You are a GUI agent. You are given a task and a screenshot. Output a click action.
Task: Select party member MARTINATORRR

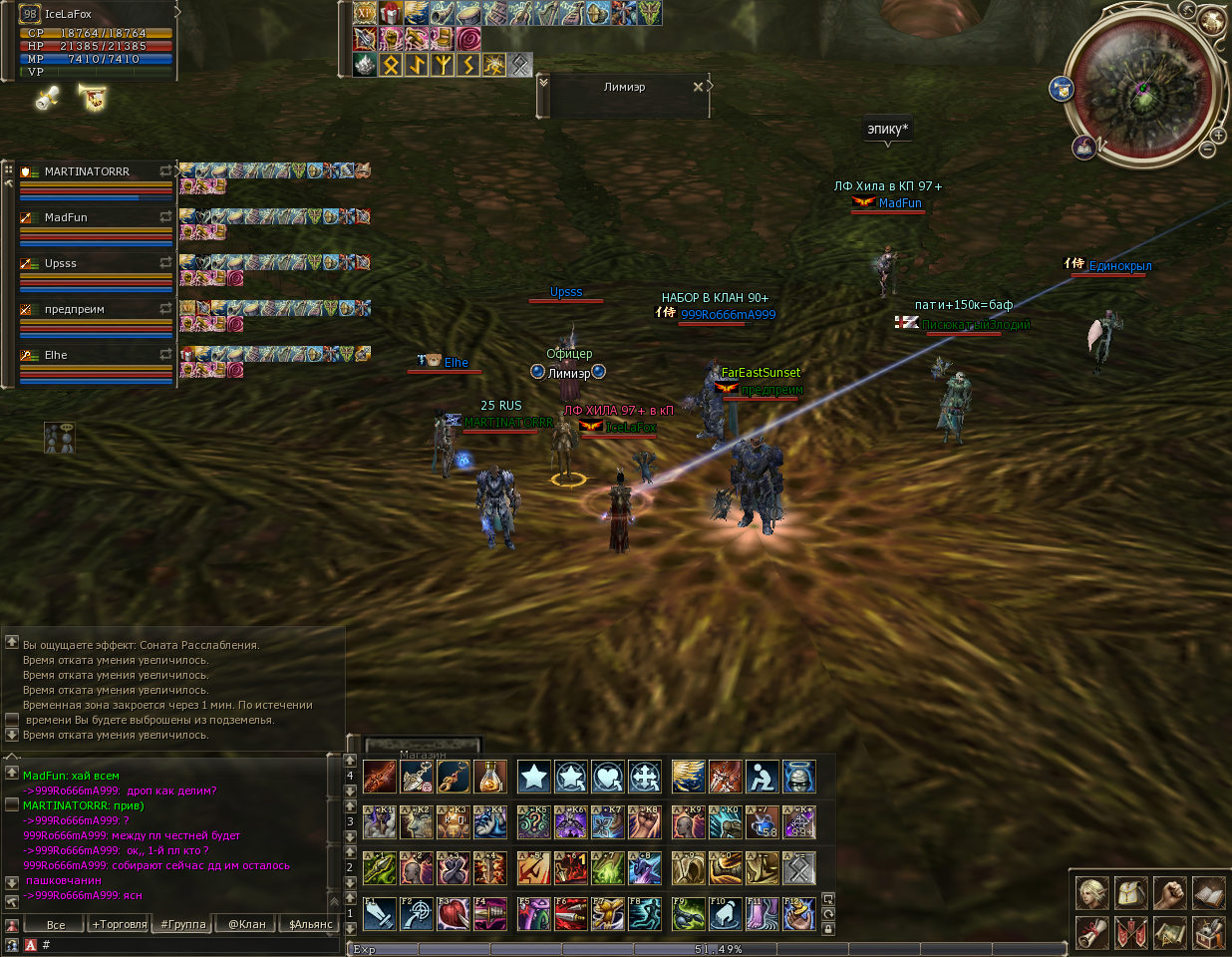pos(88,172)
